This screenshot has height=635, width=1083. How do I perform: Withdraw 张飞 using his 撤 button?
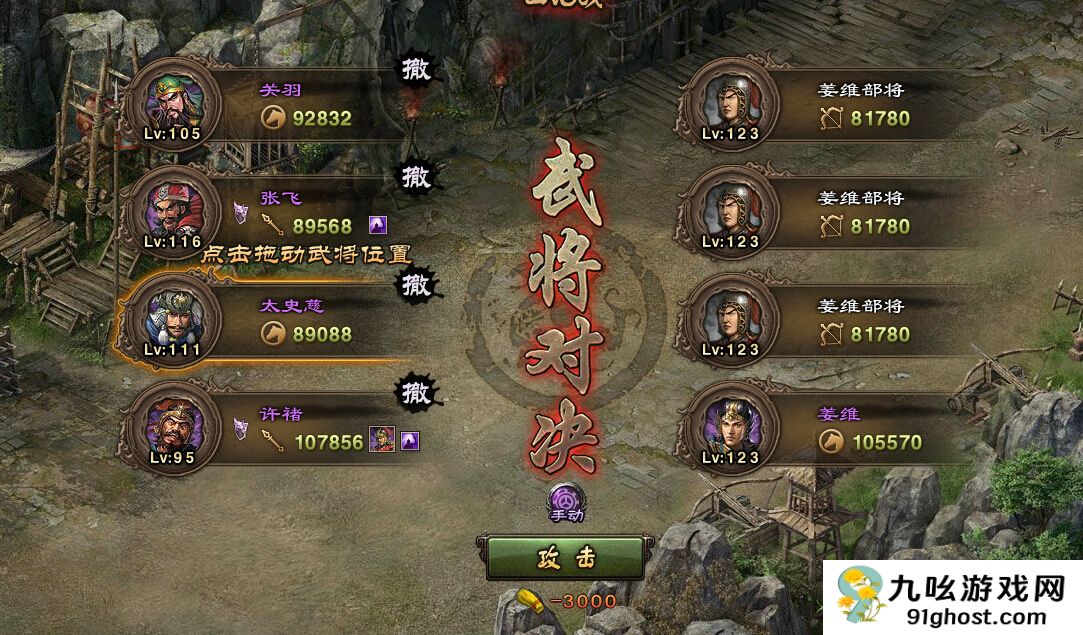click(416, 177)
